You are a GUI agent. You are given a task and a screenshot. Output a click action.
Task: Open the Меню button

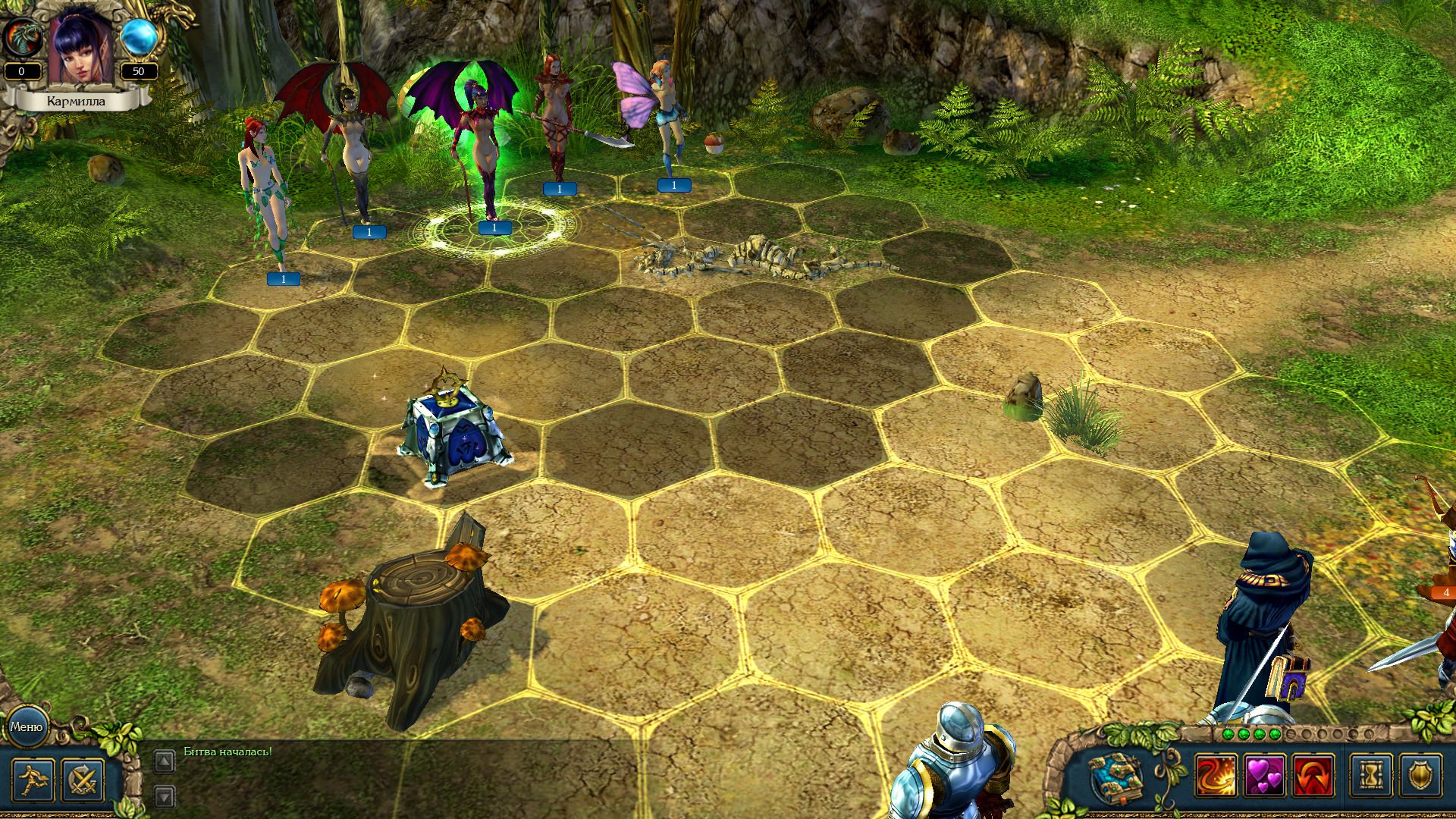pyautogui.click(x=27, y=726)
